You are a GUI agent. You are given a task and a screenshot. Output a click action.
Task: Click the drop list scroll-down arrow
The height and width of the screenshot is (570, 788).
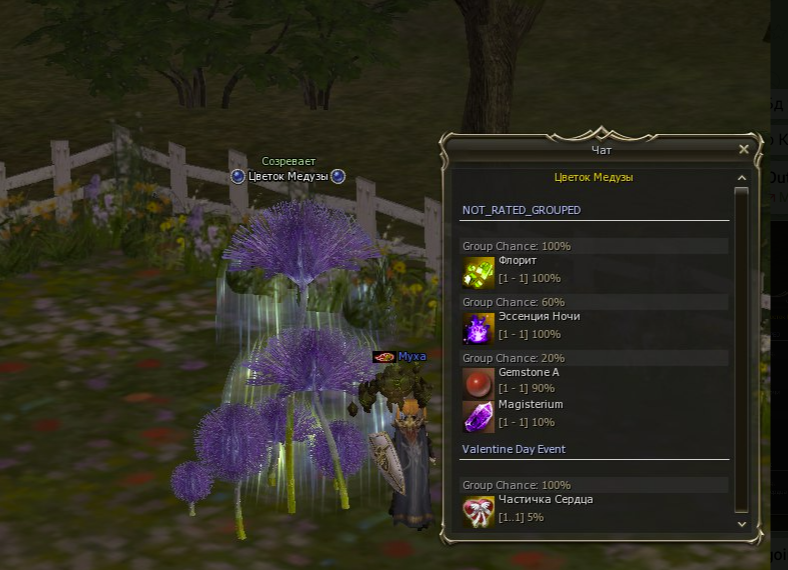(x=741, y=523)
